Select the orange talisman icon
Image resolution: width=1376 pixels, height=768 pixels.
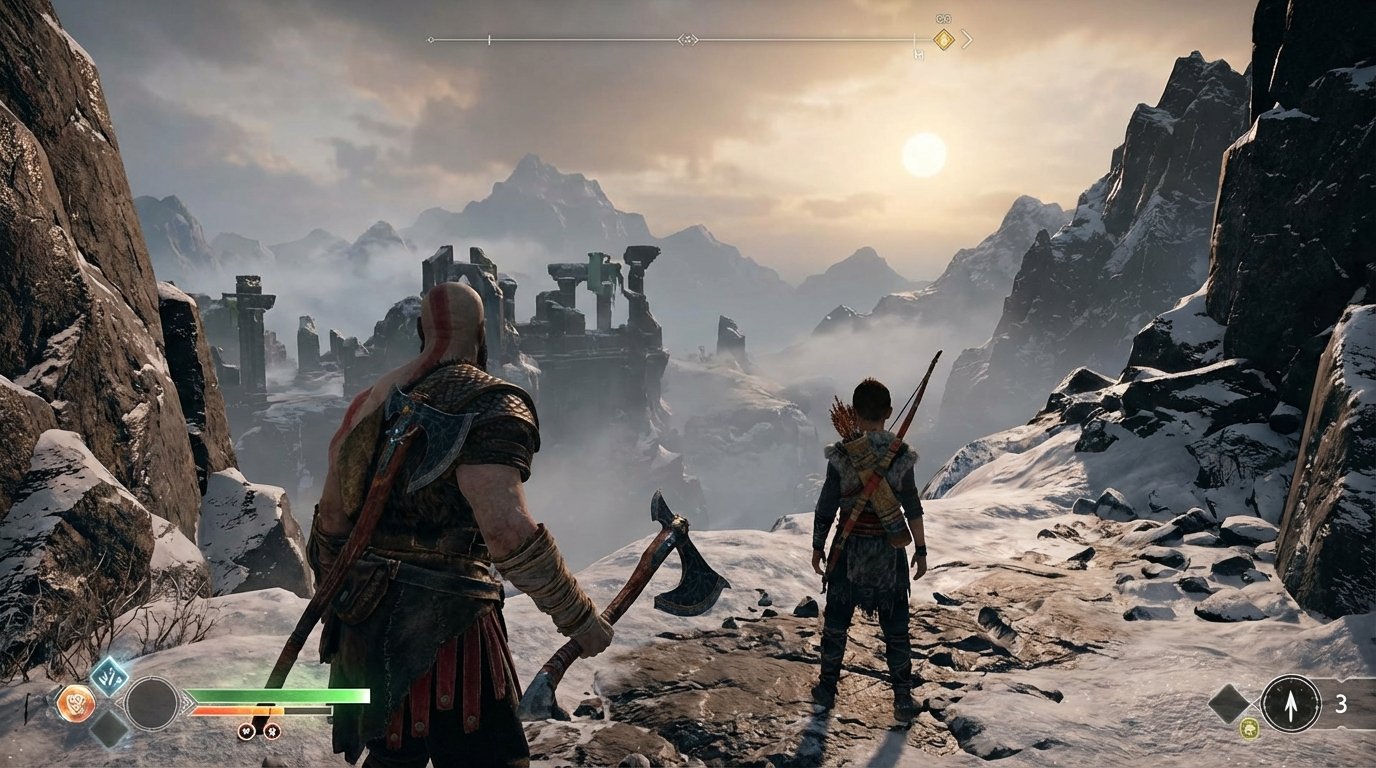coord(76,701)
